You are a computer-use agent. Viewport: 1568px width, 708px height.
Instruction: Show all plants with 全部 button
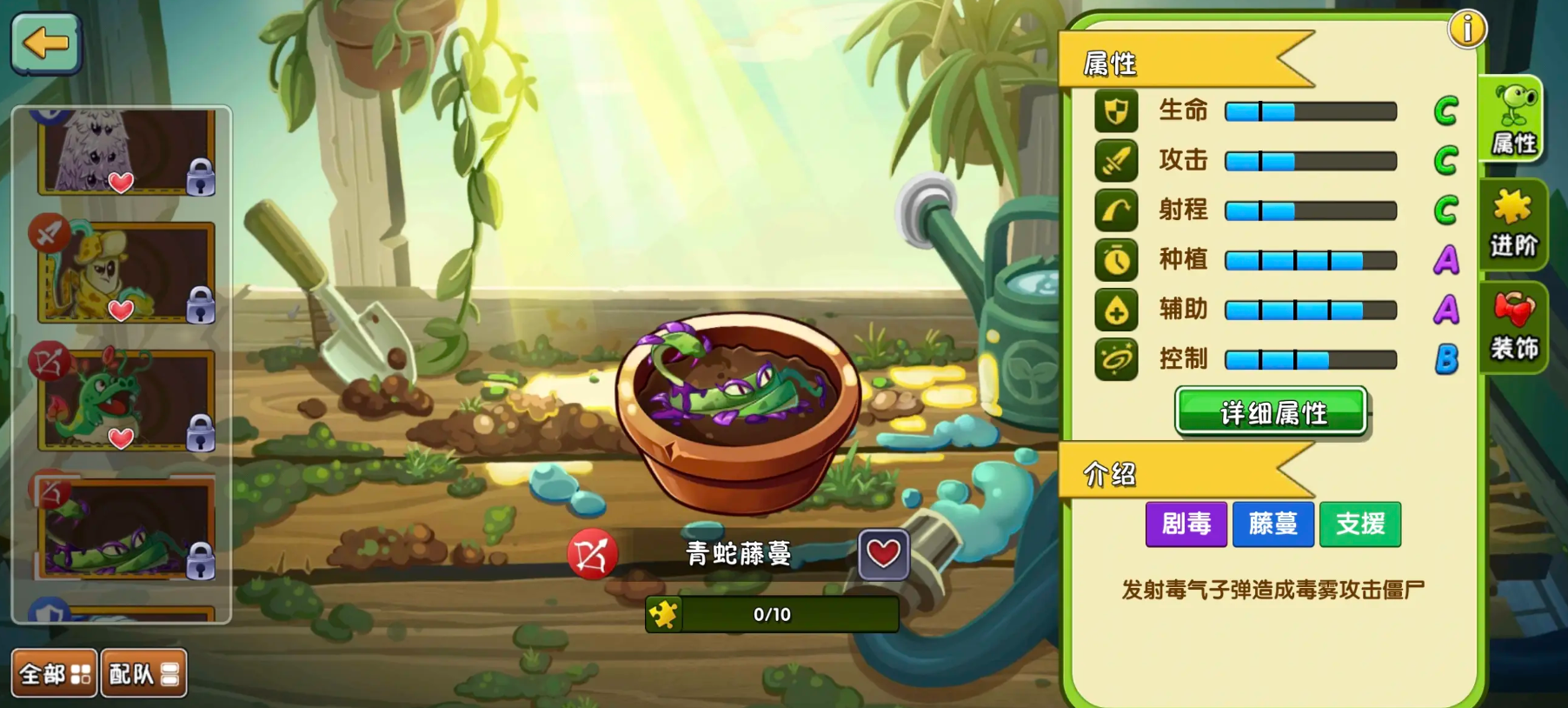click(54, 673)
